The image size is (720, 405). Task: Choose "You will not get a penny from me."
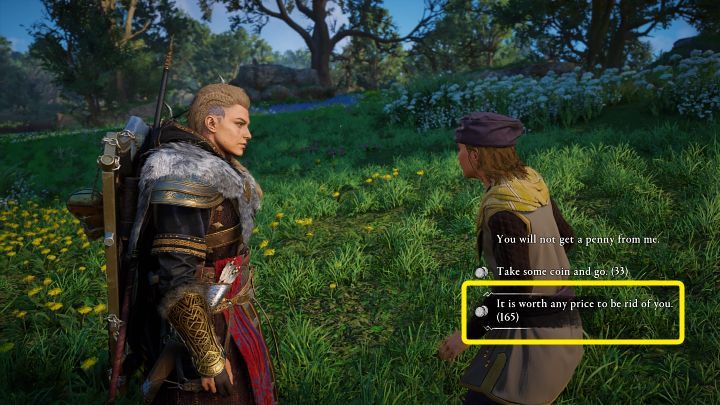pyautogui.click(x=577, y=240)
